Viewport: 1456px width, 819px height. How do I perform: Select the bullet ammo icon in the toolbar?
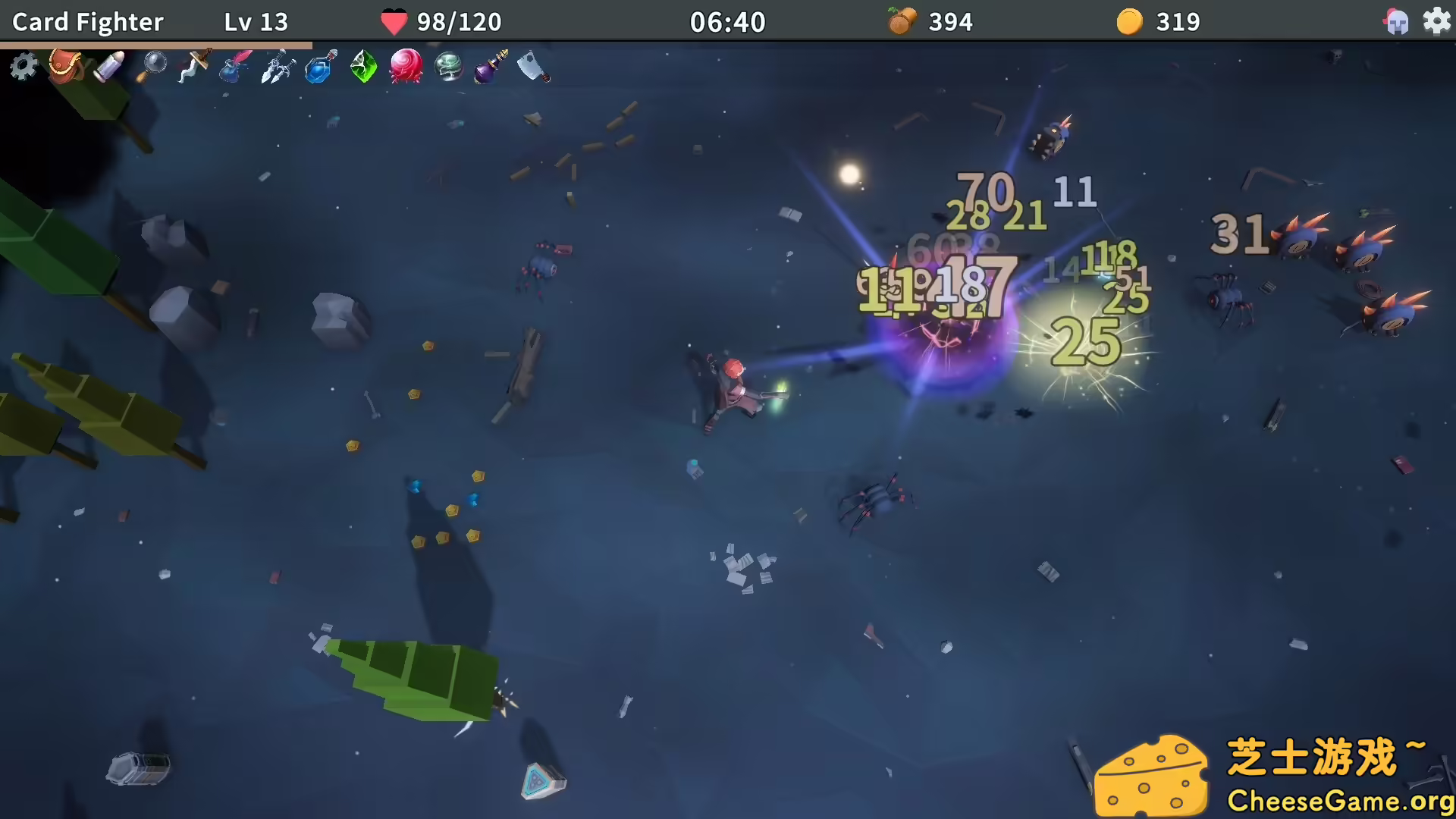click(x=108, y=67)
